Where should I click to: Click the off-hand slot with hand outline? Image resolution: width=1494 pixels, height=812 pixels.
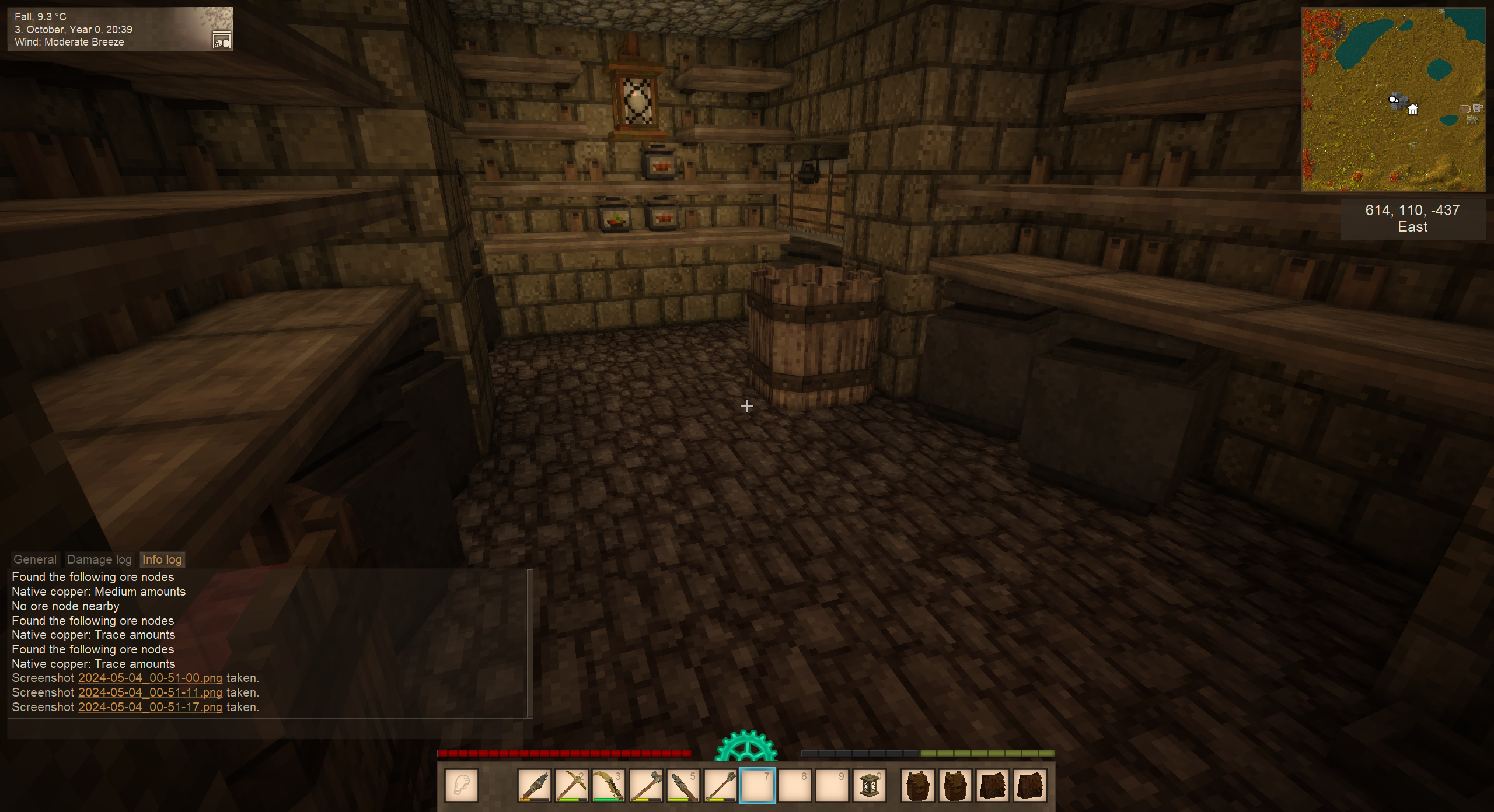pyautogui.click(x=462, y=786)
